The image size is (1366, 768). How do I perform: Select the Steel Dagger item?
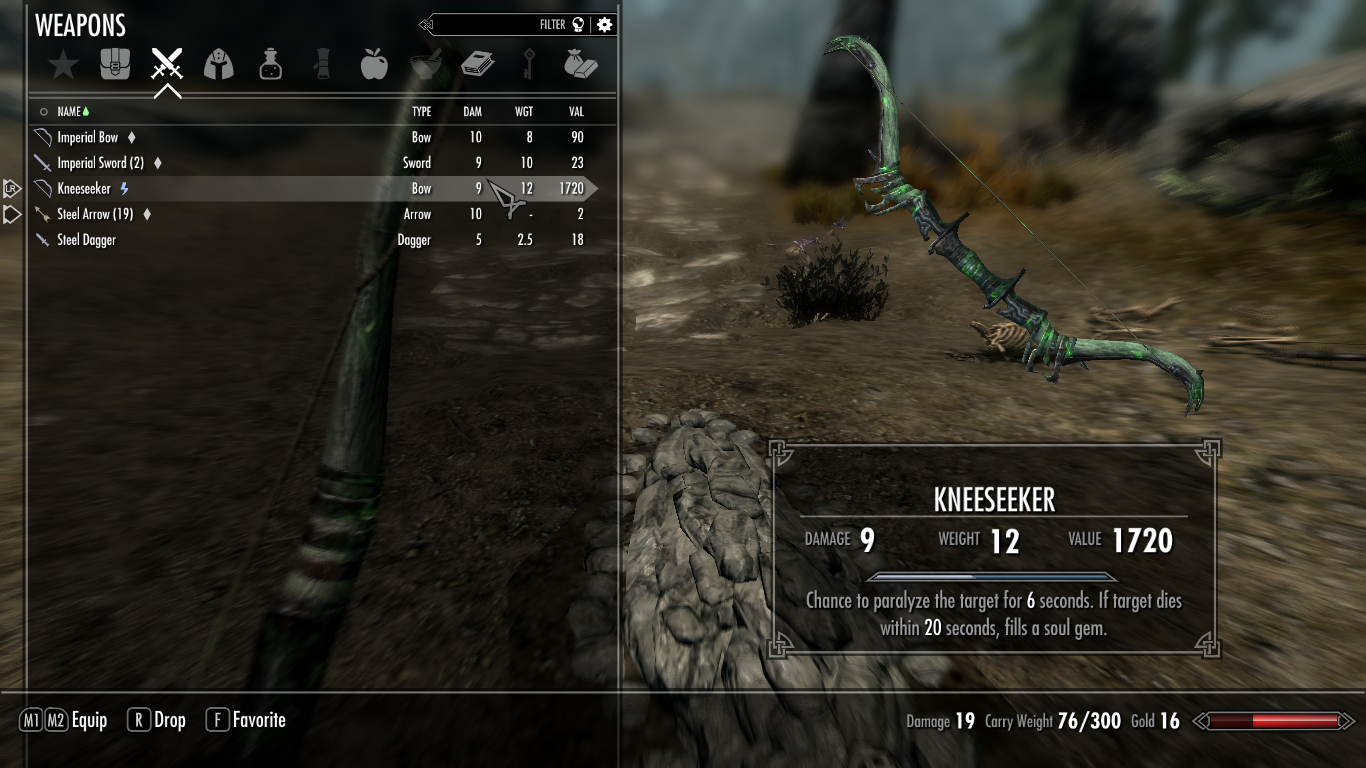pyautogui.click(x=86, y=240)
